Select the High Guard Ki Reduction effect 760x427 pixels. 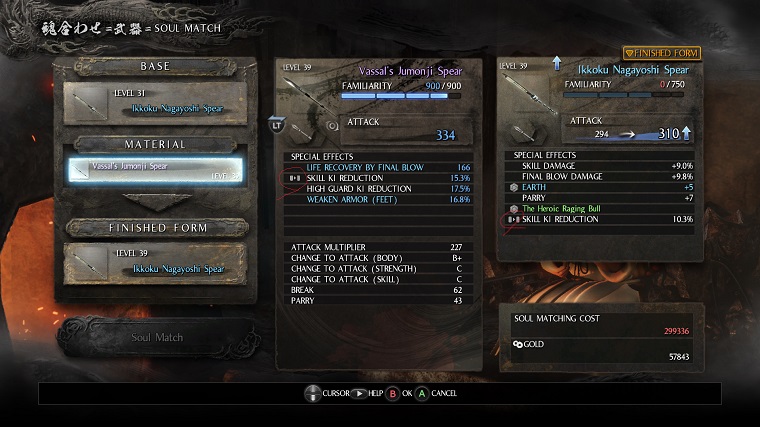click(x=379, y=188)
